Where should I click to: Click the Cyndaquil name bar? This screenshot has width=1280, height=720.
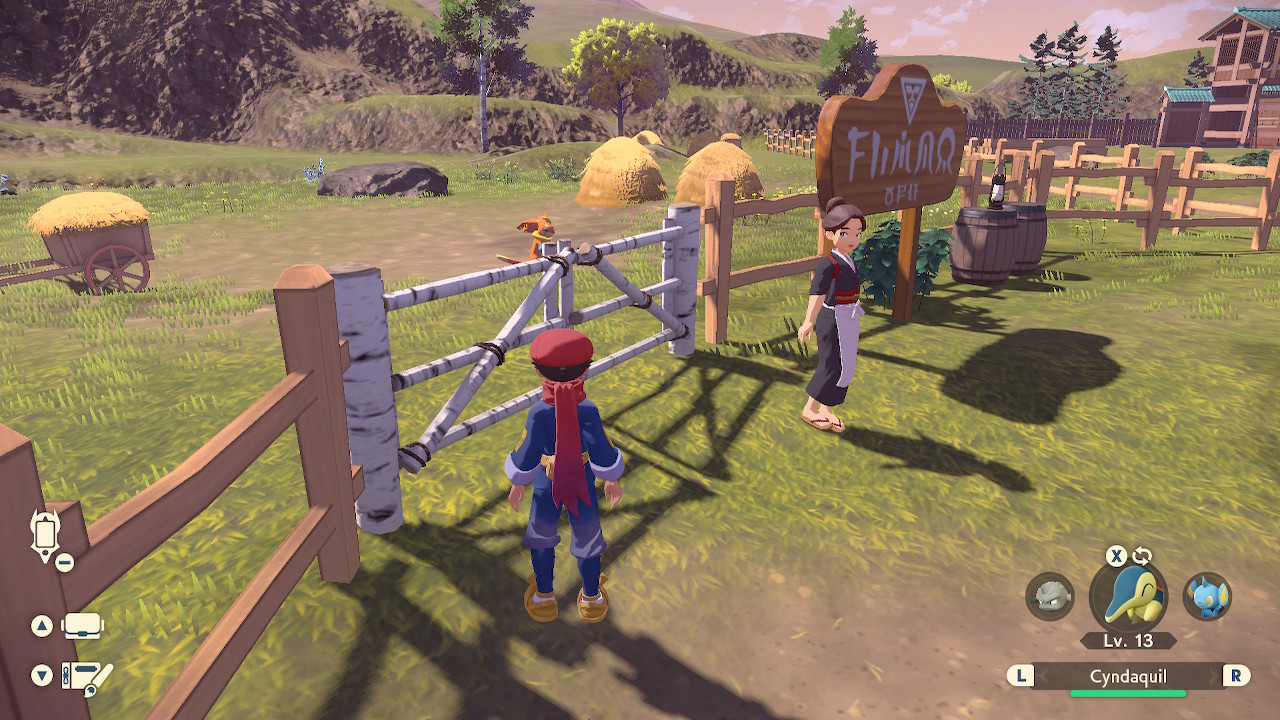coord(1128,676)
